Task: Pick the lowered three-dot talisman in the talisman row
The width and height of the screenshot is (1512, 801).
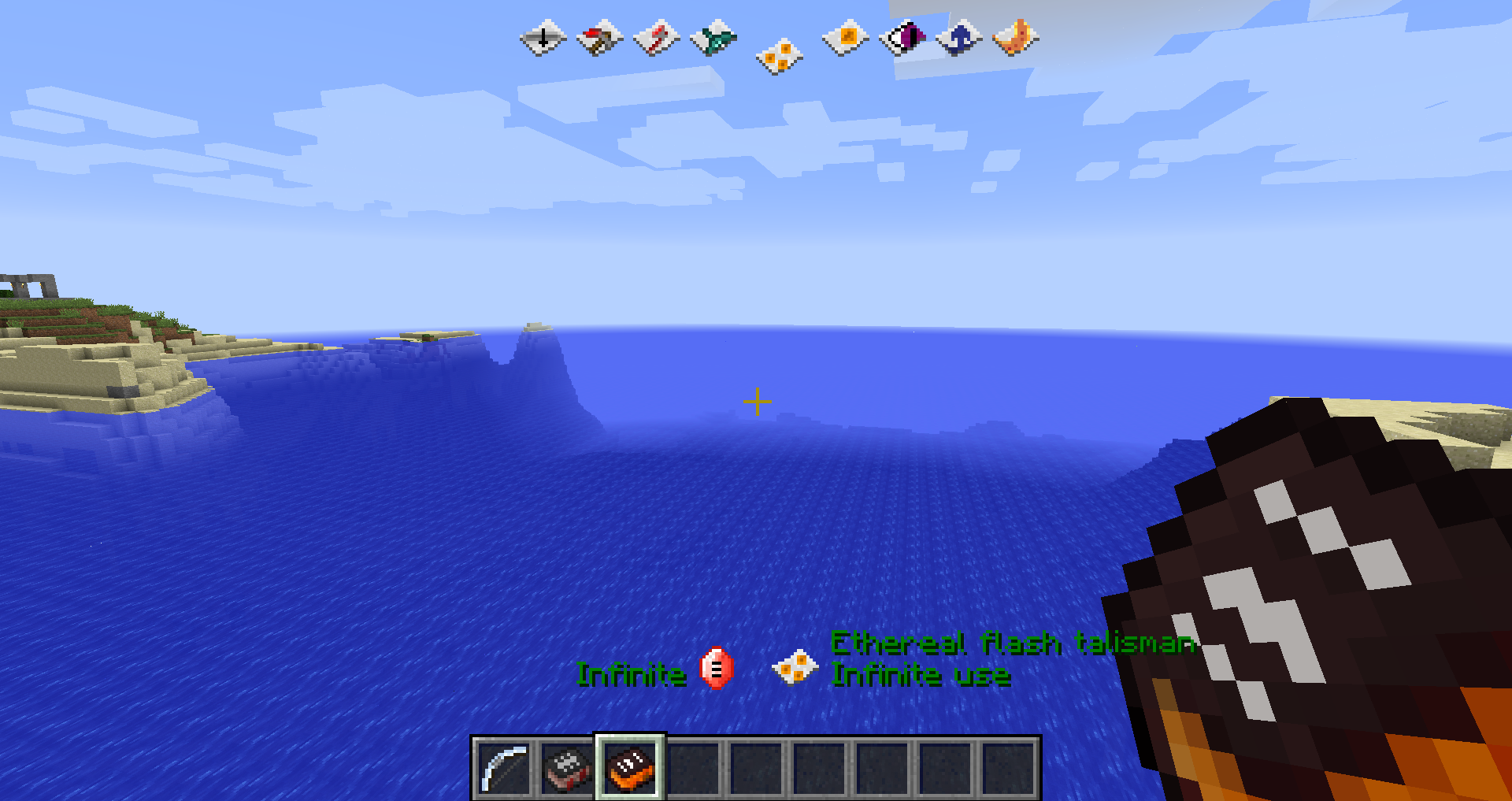Action: (779, 57)
